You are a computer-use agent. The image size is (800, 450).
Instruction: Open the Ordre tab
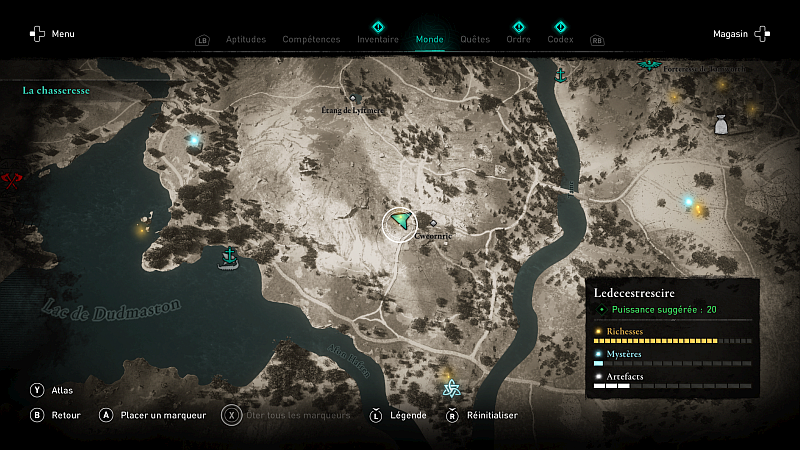[518, 40]
